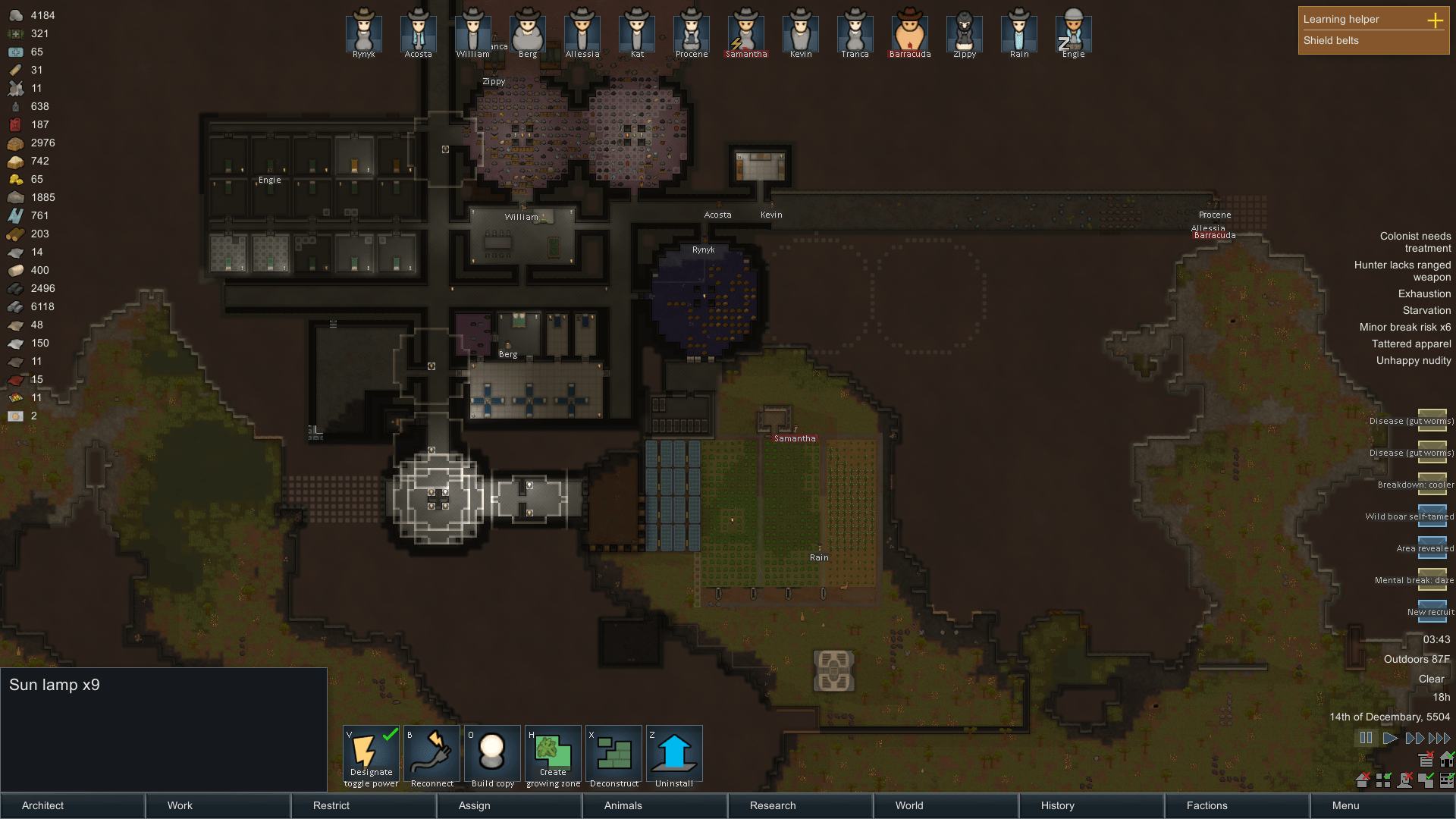1456x819 pixels.
Task: Open the Shield belts lesson entry
Action: point(1332,40)
